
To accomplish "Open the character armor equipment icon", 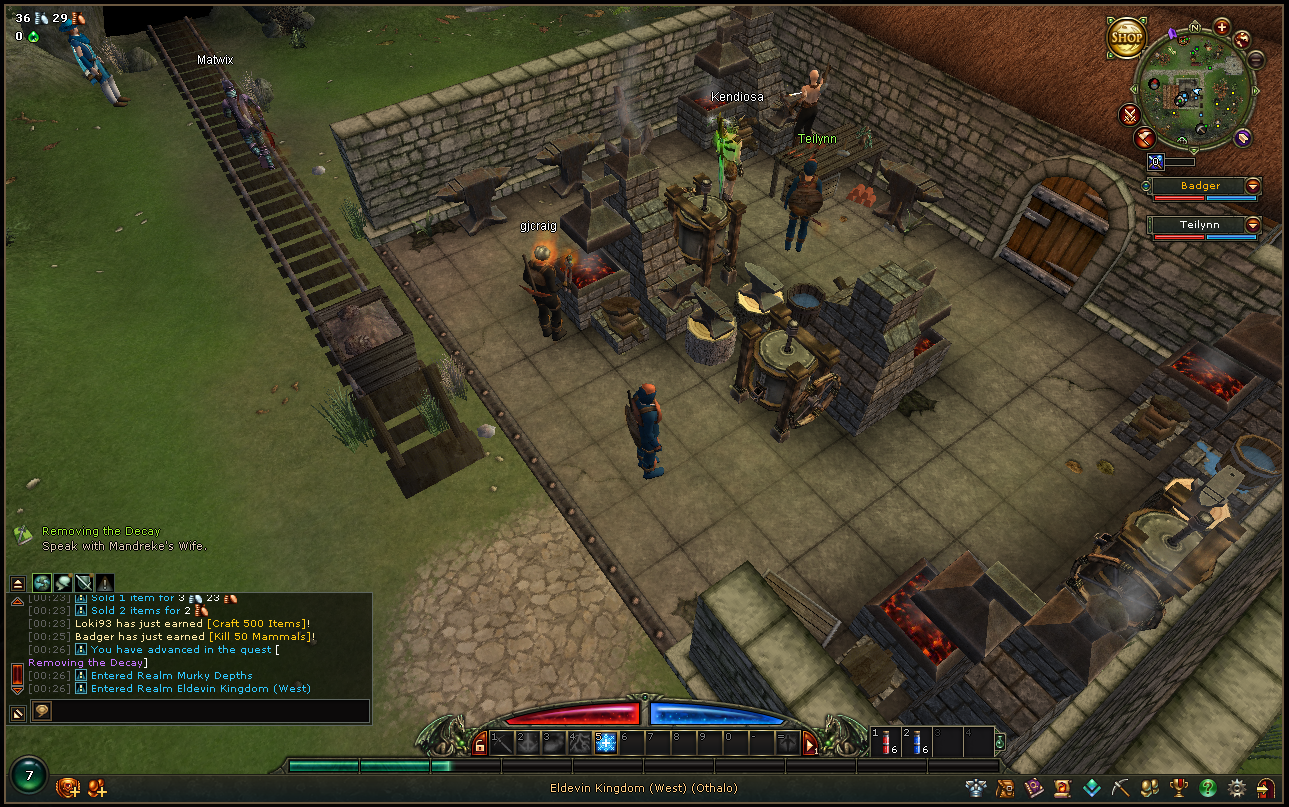I will [x=975, y=788].
